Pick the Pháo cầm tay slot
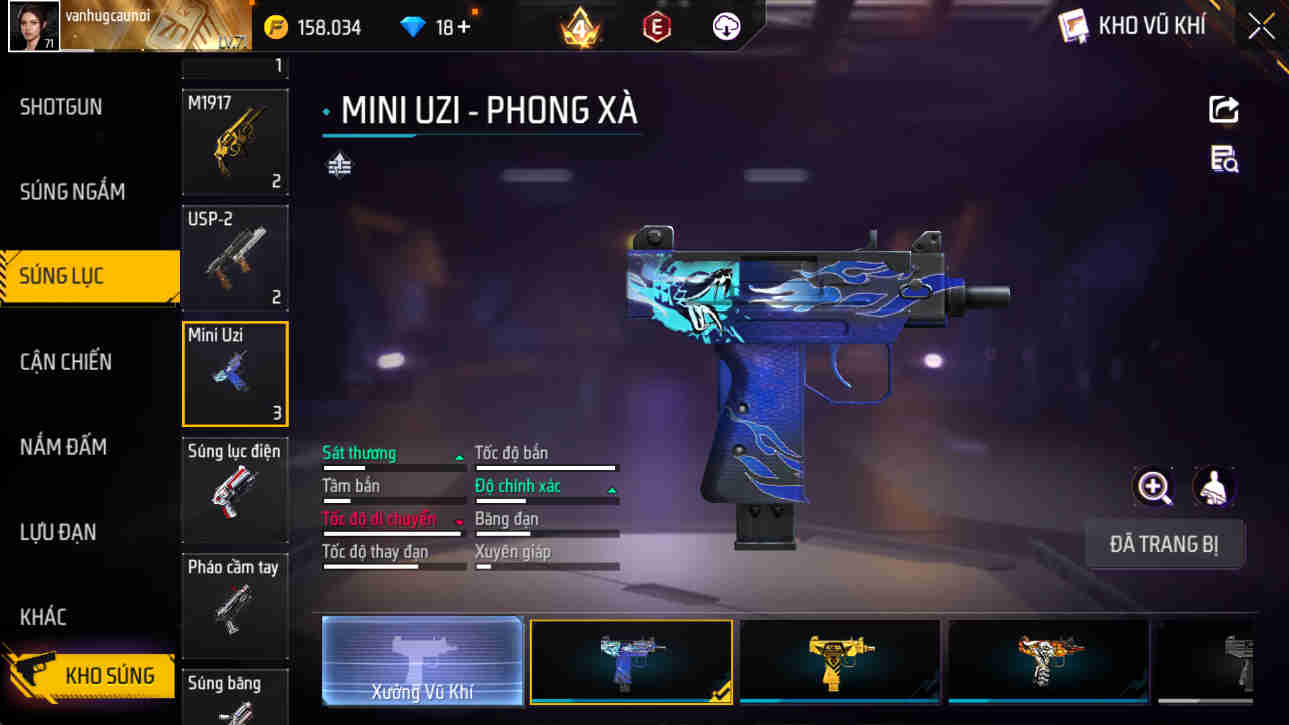 235,605
